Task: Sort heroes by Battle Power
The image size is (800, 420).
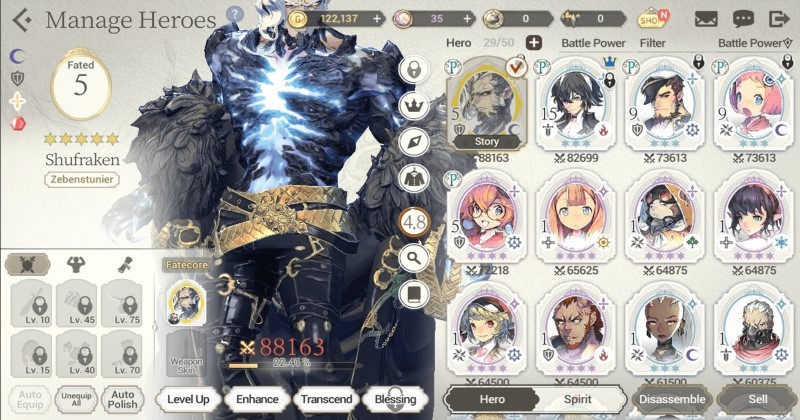Action: pyautogui.click(x=750, y=43)
